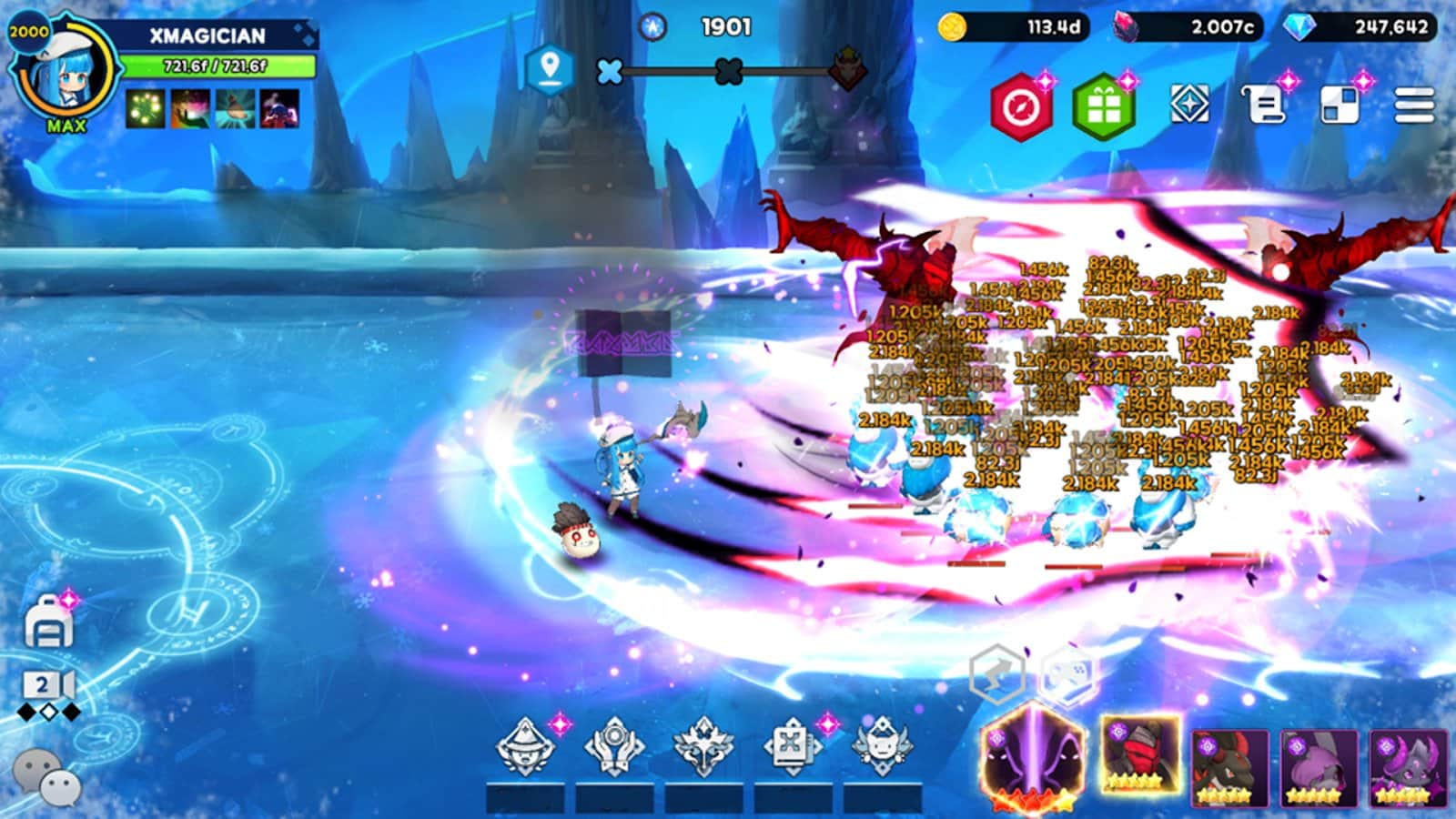Select the red-masked knight skill card
The image size is (1456, 819).
(1139, 754)
